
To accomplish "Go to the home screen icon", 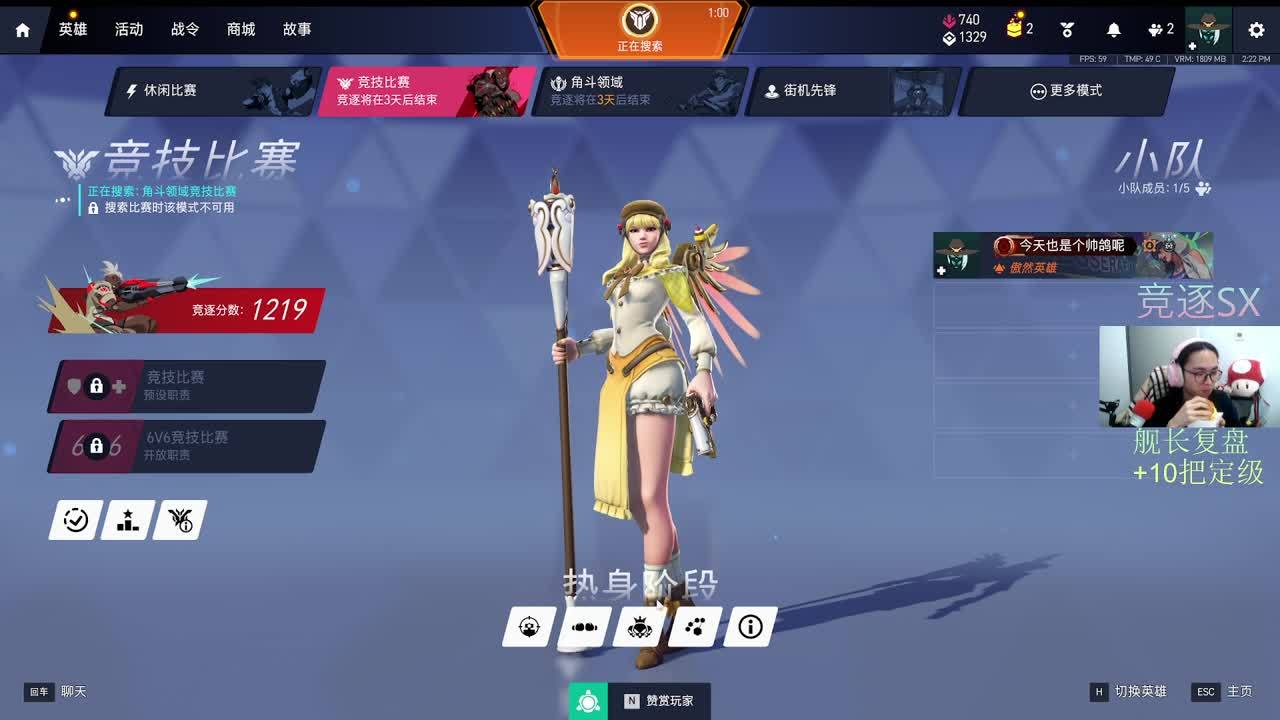I will point(23,30).
